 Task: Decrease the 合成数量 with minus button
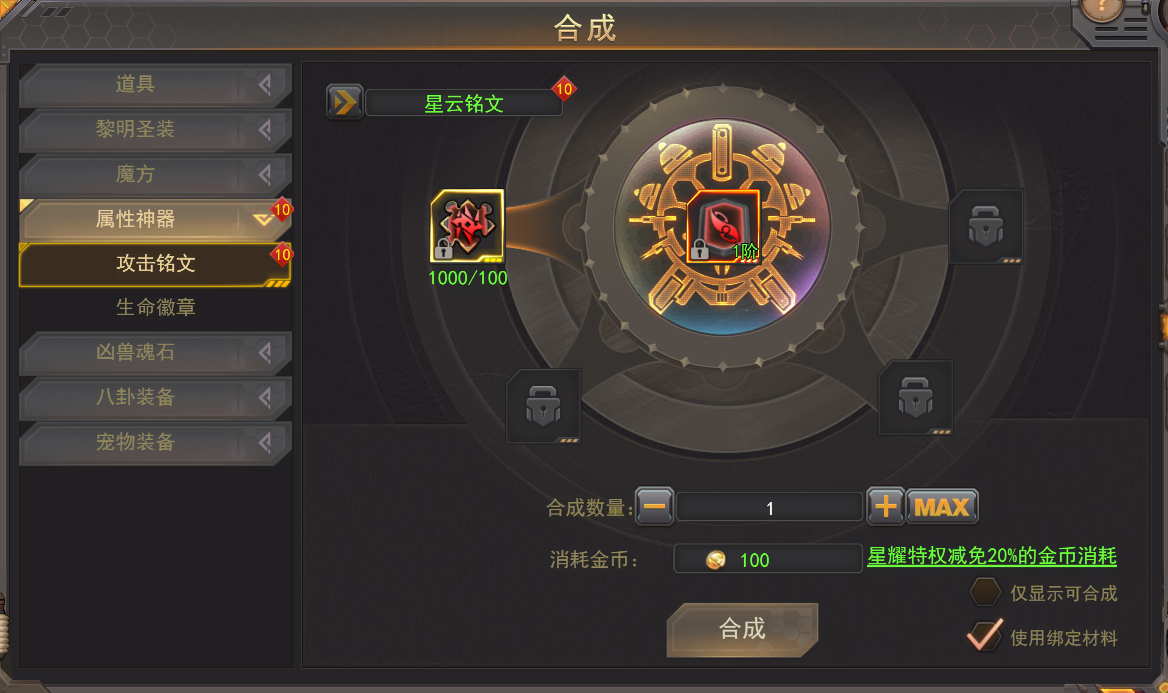655,507
